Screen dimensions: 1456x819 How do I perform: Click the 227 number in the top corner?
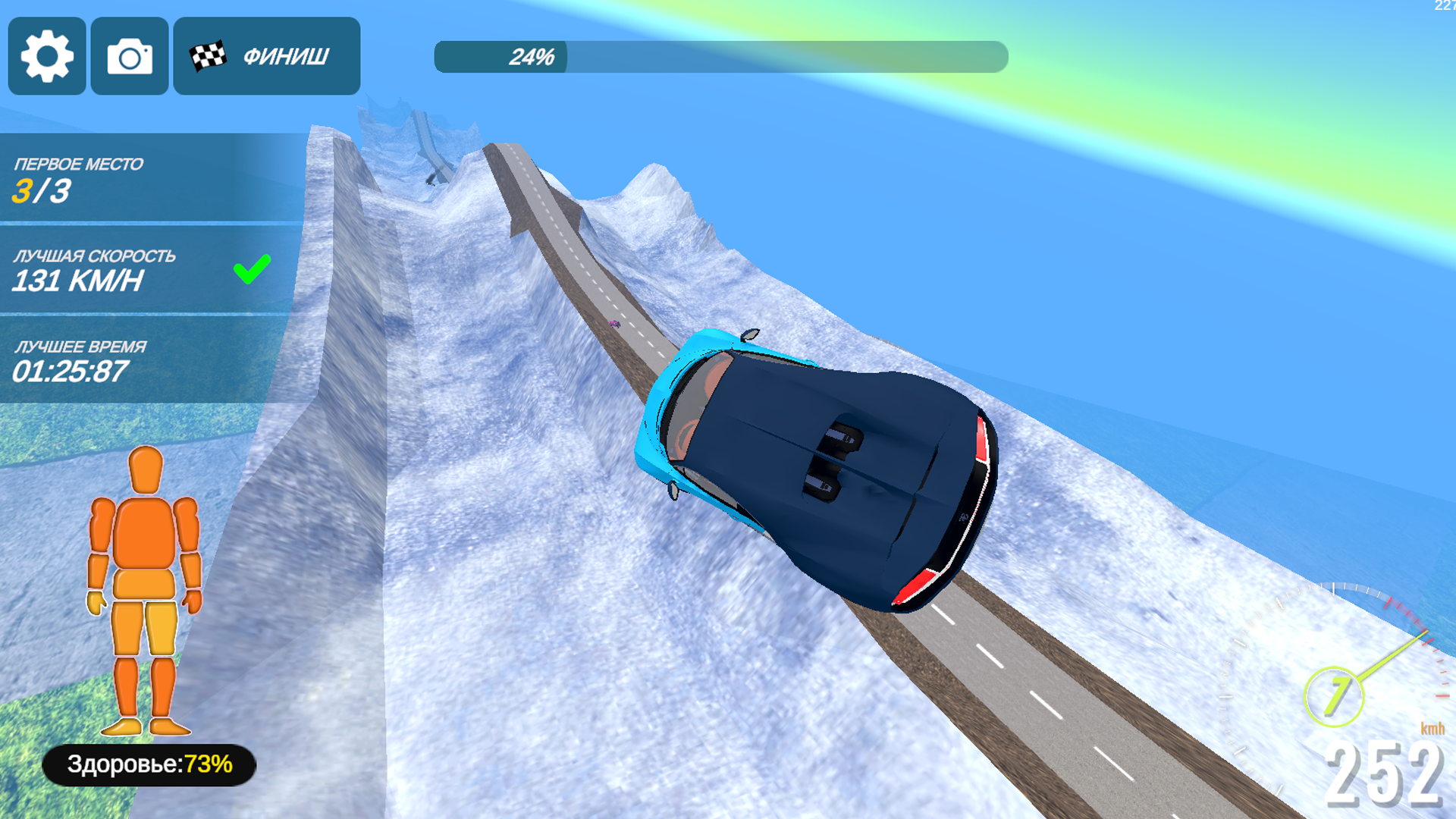click(x=1445, y=6)
